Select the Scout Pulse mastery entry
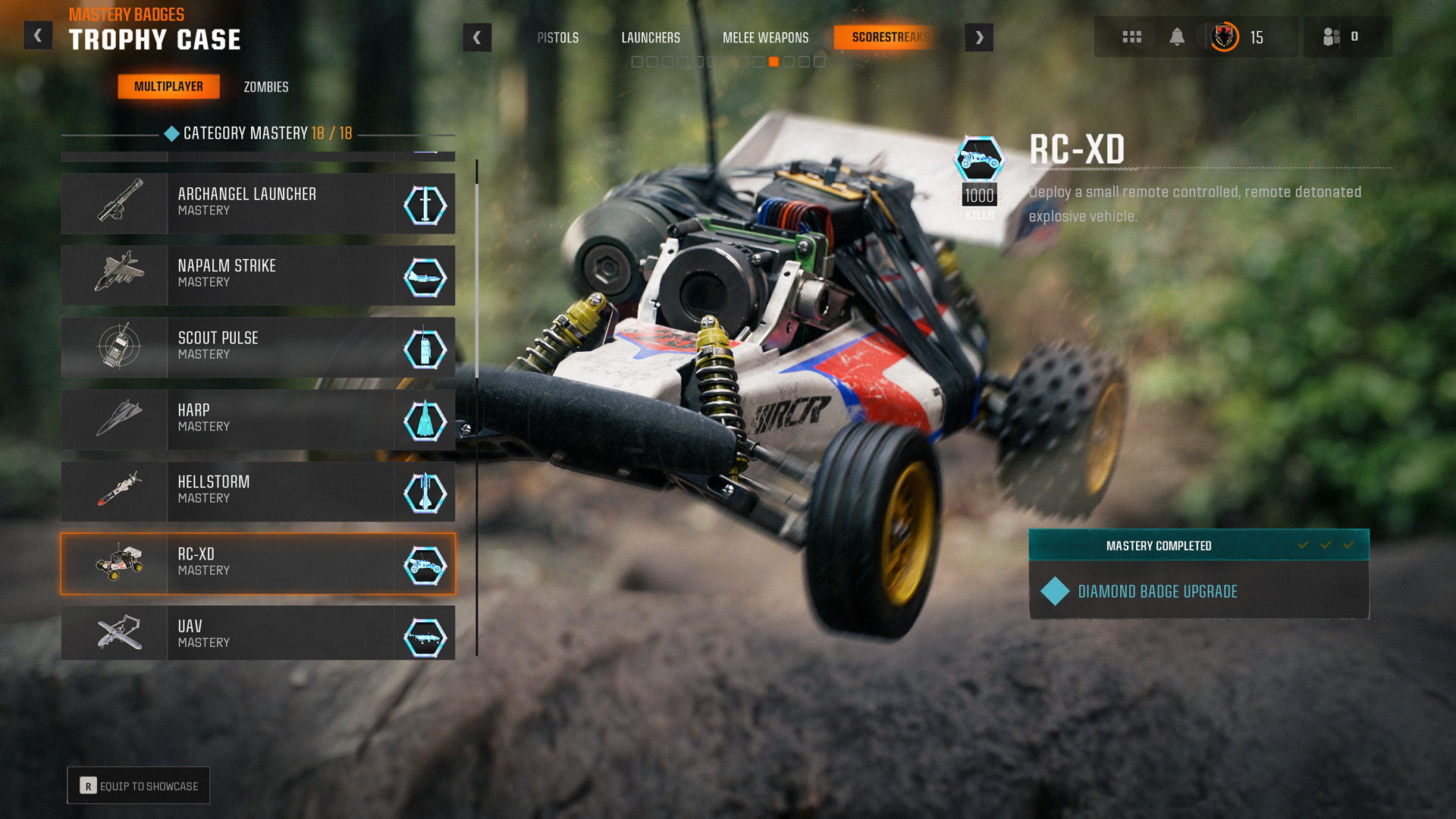The height and width of the screenshot is (819, 1456). 258,347
